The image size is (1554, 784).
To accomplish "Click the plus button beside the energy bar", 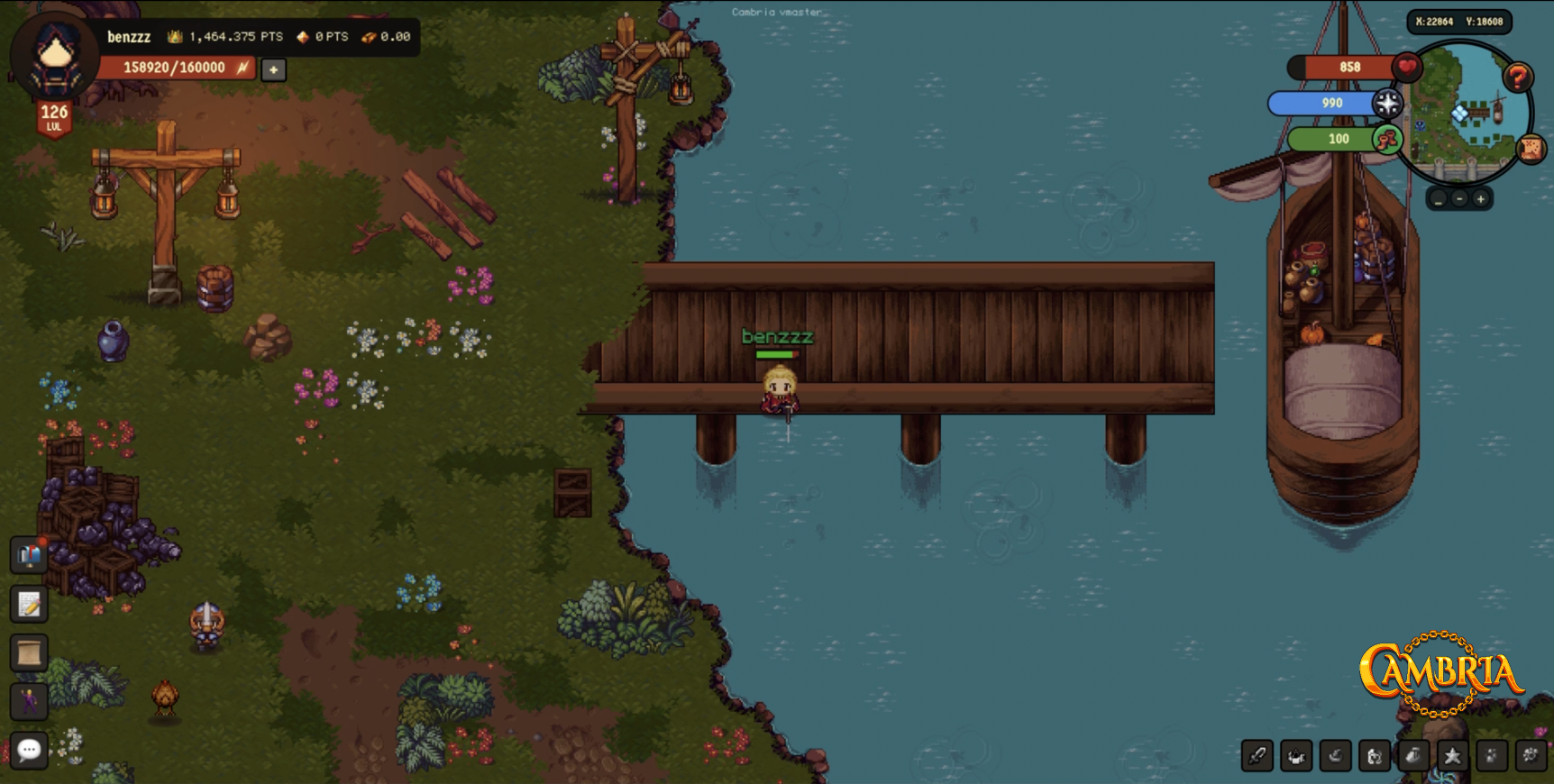I will pyautogui.click(x=273, y=69).
